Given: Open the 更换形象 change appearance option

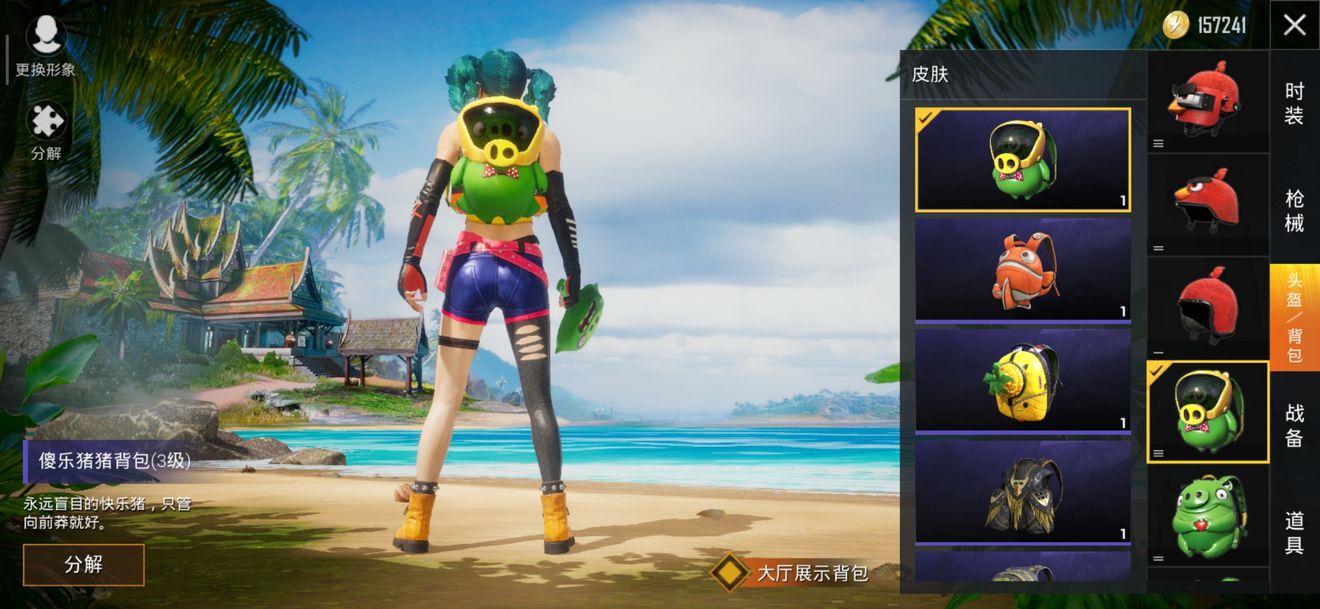Looking at the screenshot, I should 46,46.
